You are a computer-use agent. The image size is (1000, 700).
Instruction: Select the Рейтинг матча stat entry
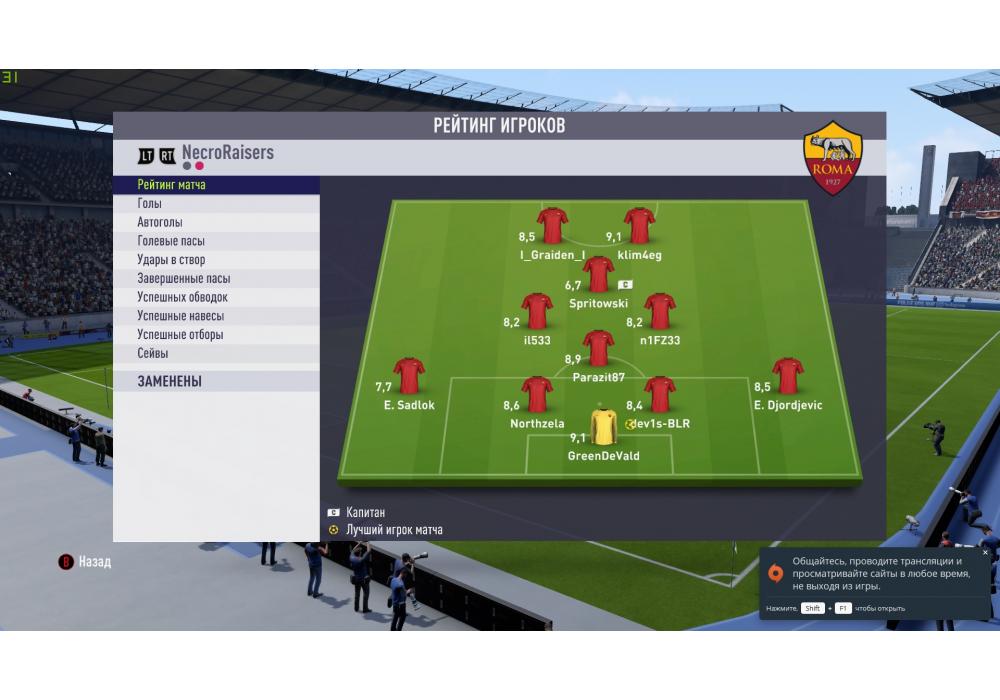172,185
